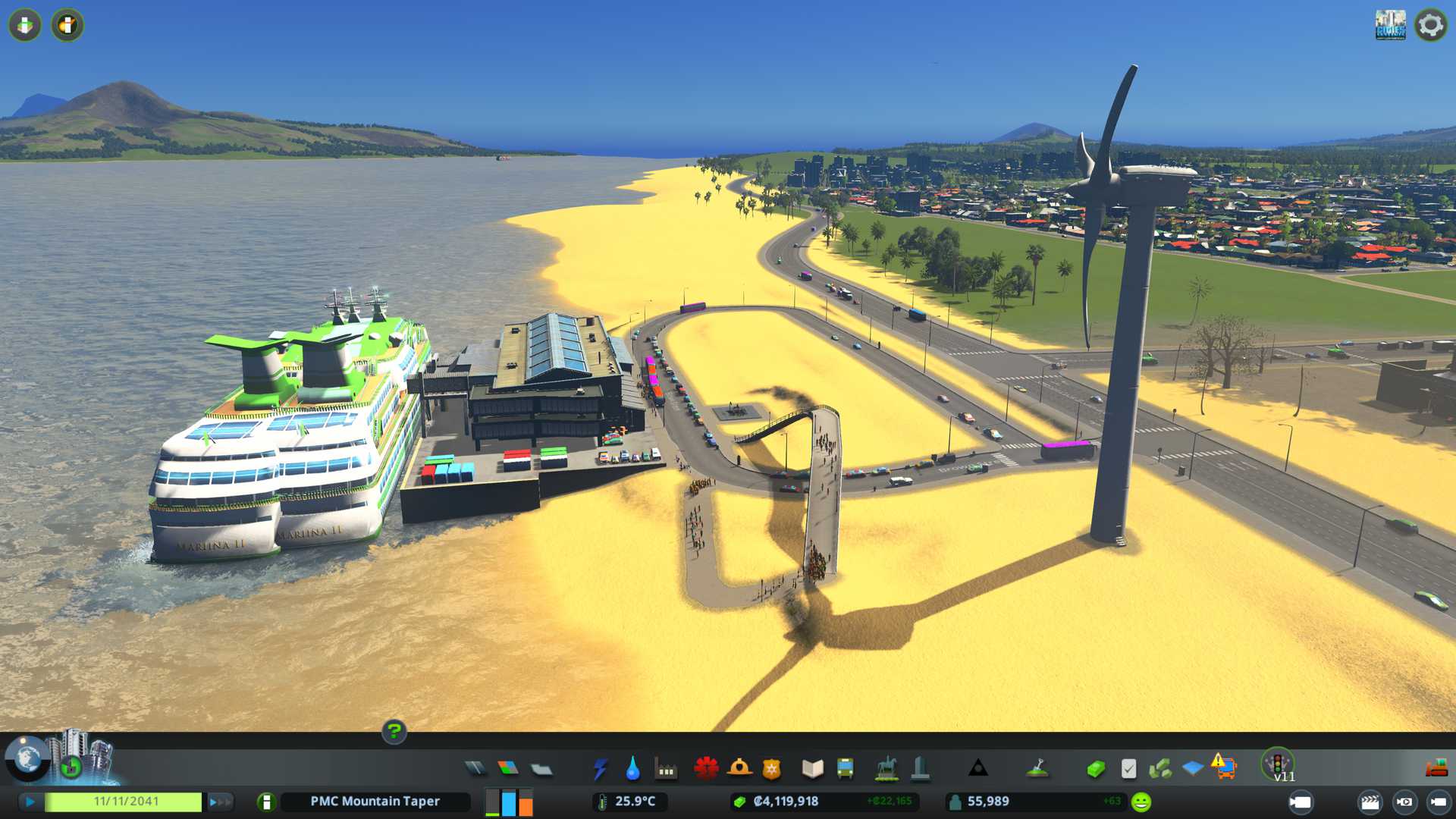Screen dimensions: 1456x819
Task: Open the Zoning tool
Action: (508, 769)
